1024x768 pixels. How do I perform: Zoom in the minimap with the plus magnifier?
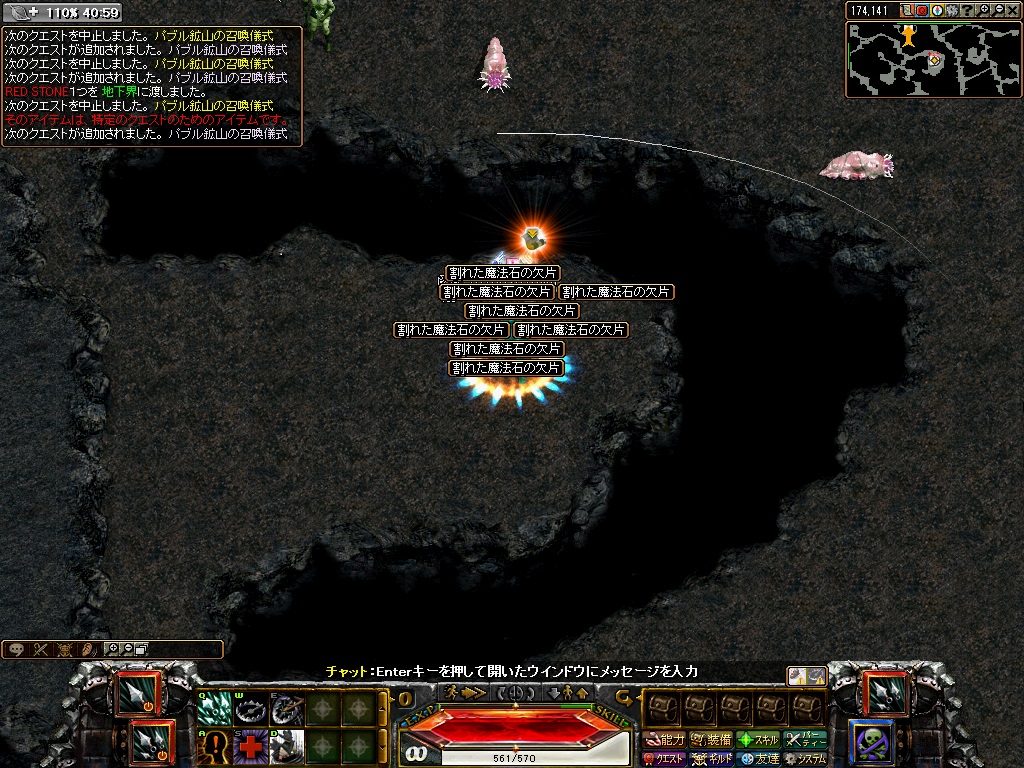[985, 10]
